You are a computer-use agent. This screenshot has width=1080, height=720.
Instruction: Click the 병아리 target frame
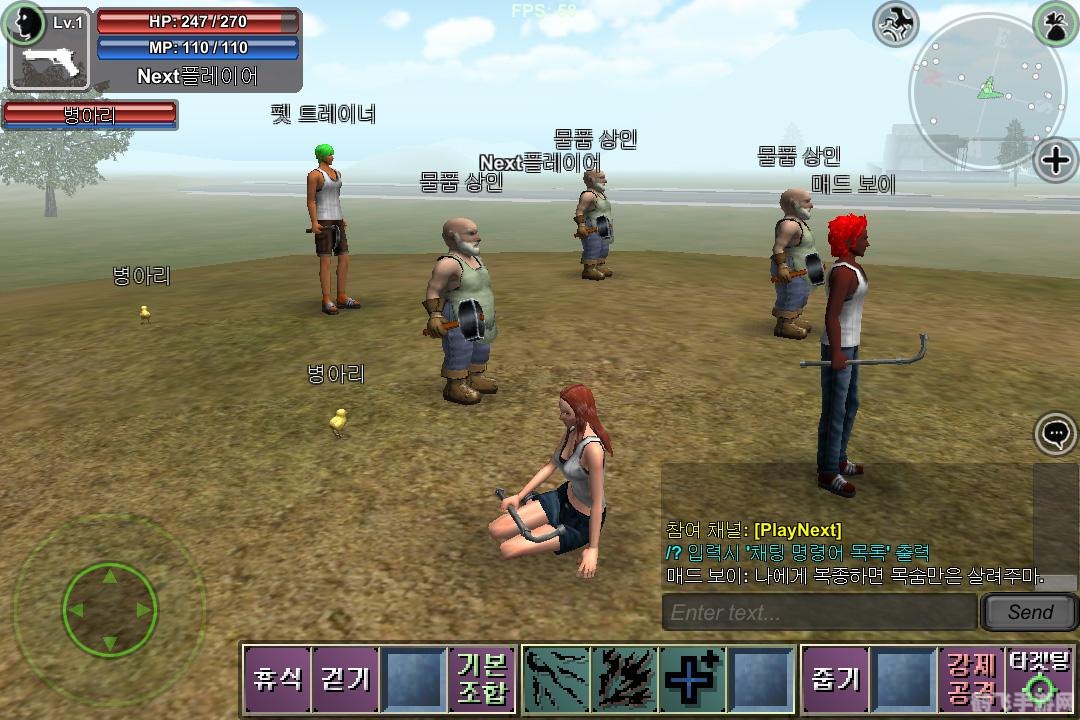click(90, 115)
